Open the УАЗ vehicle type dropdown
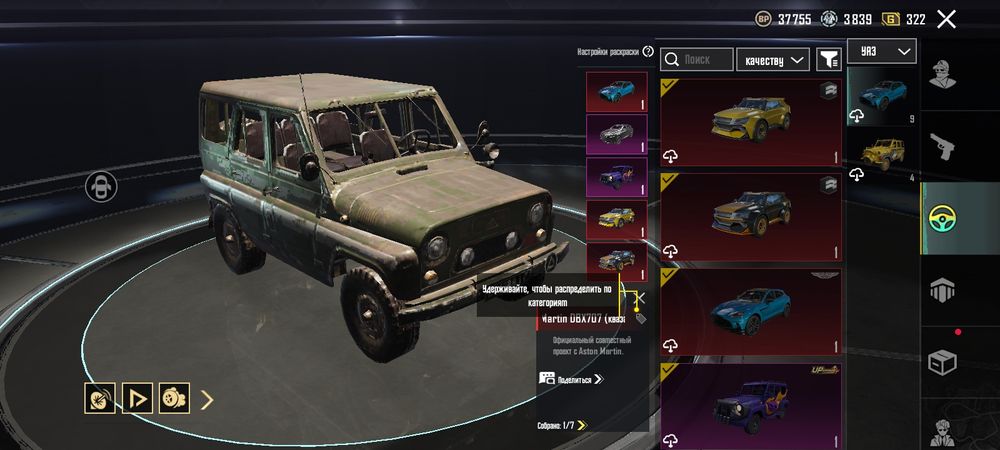 [x=881, y=51]
